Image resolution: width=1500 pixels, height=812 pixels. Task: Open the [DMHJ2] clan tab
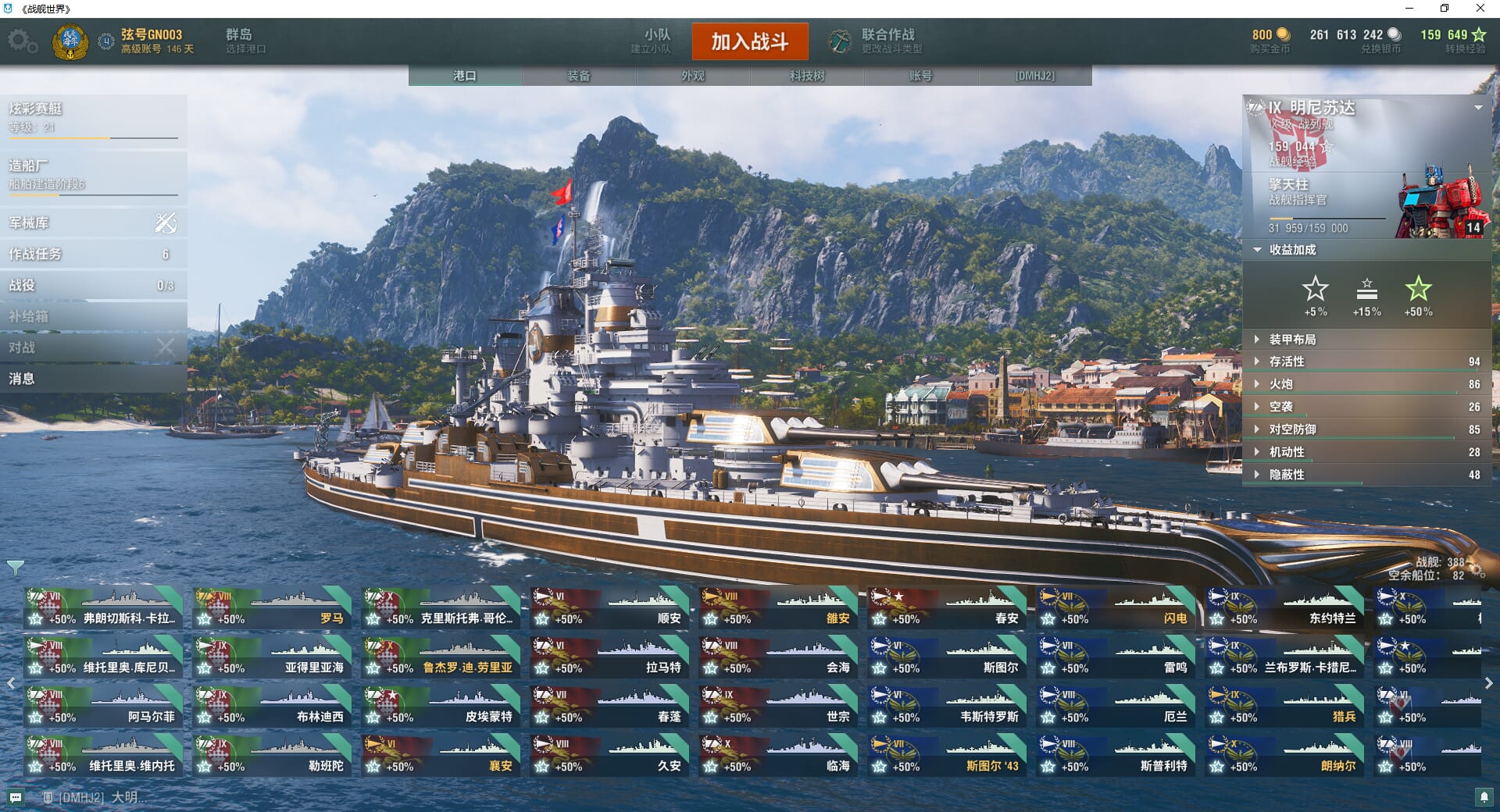coord(1034,76)
